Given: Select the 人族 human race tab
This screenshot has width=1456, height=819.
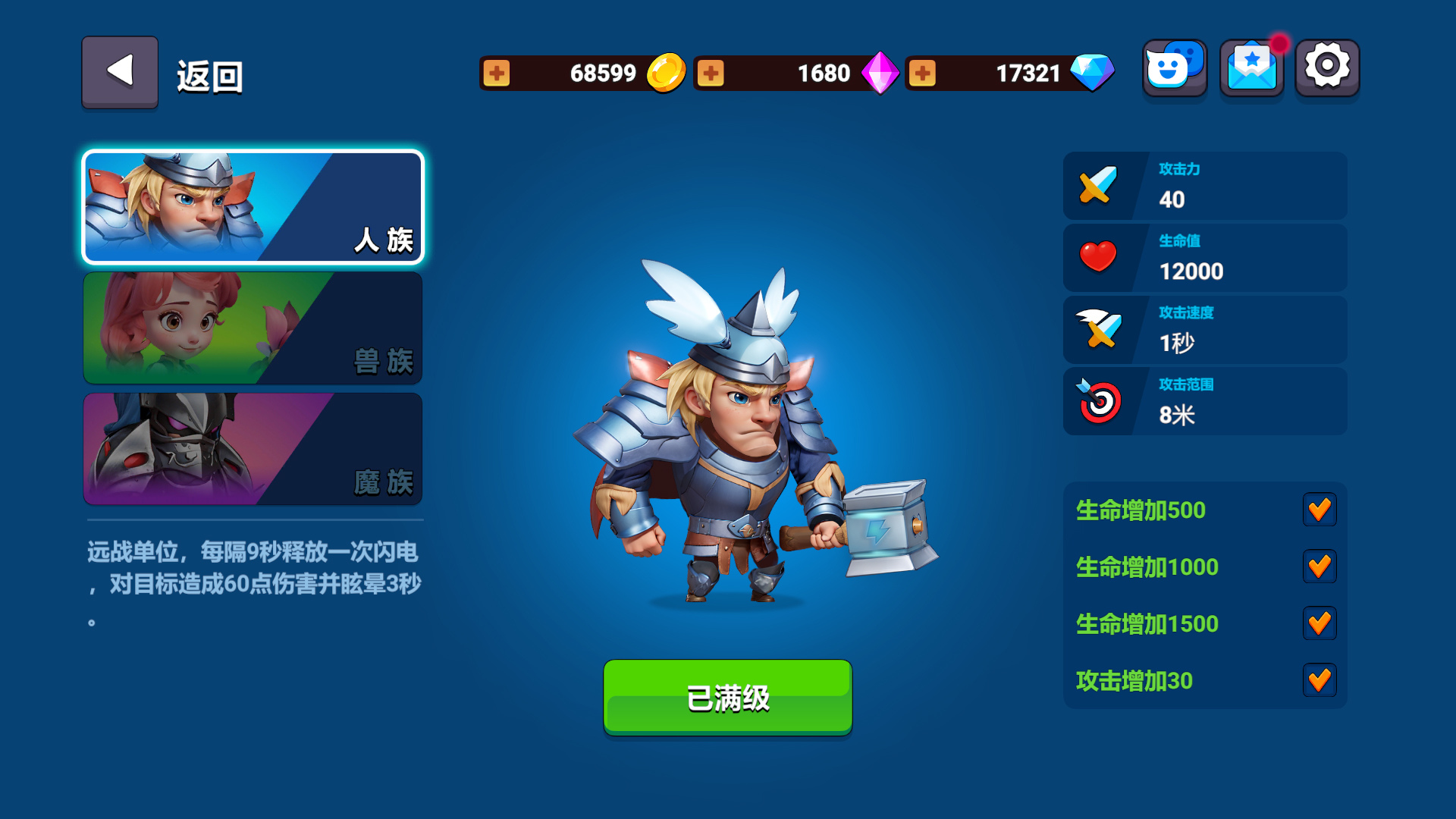Looking at the screenshot, I should [x=253, y=207].
